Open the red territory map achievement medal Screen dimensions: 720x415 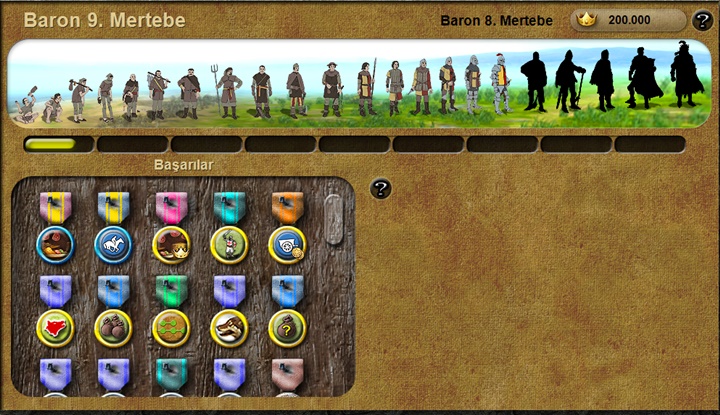click(55, 327)
